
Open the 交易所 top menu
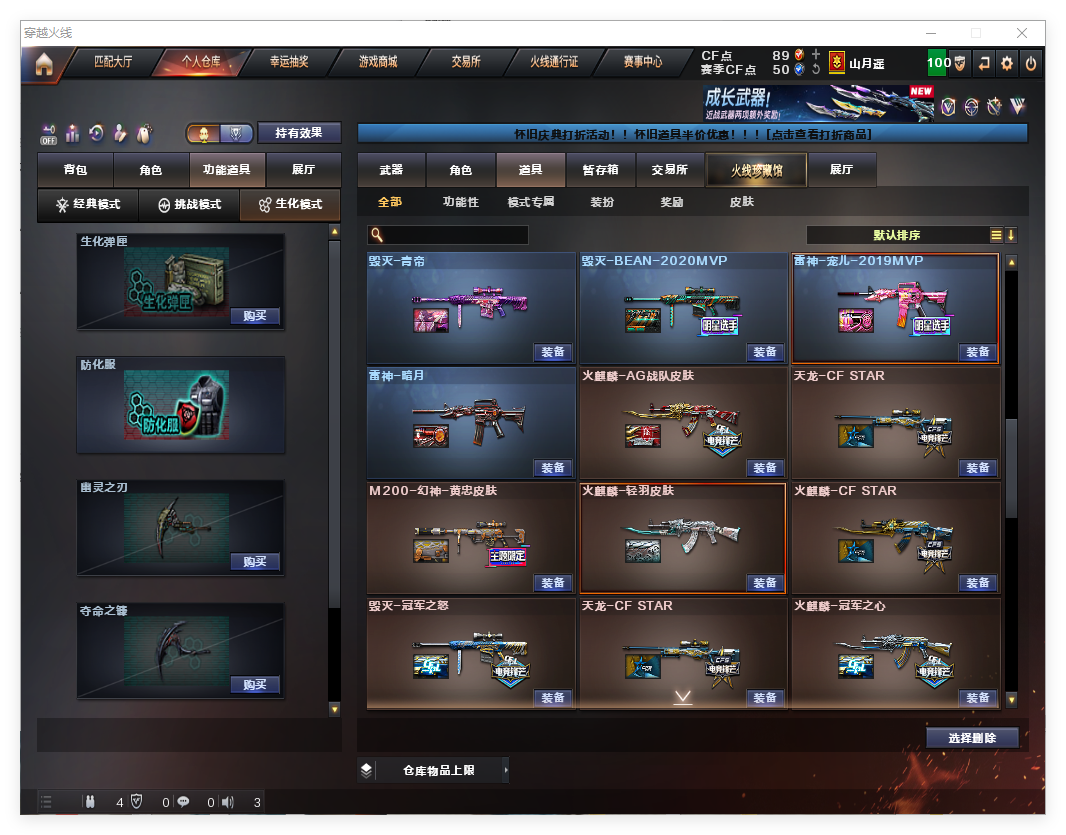[465, 62]
